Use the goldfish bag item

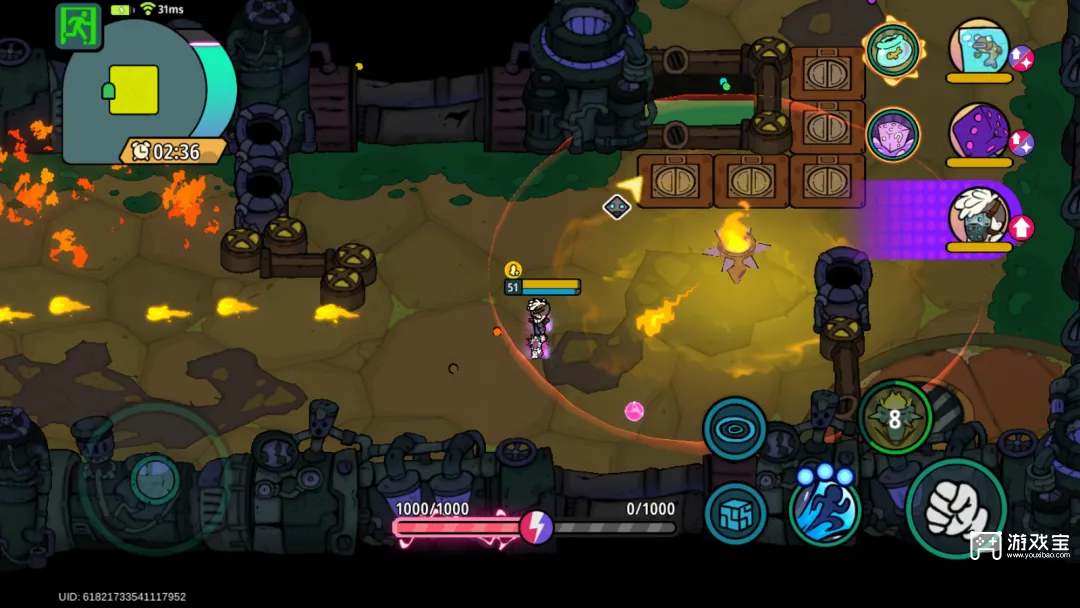(893, 50)
